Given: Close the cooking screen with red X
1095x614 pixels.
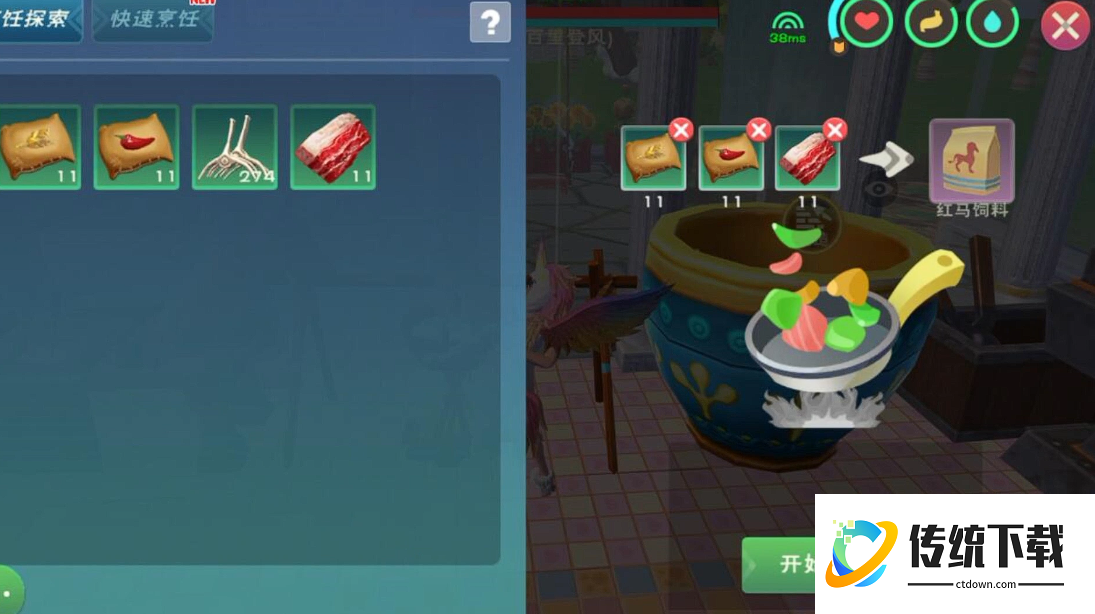Looking at the screenshot, I should coord(1065,27).
